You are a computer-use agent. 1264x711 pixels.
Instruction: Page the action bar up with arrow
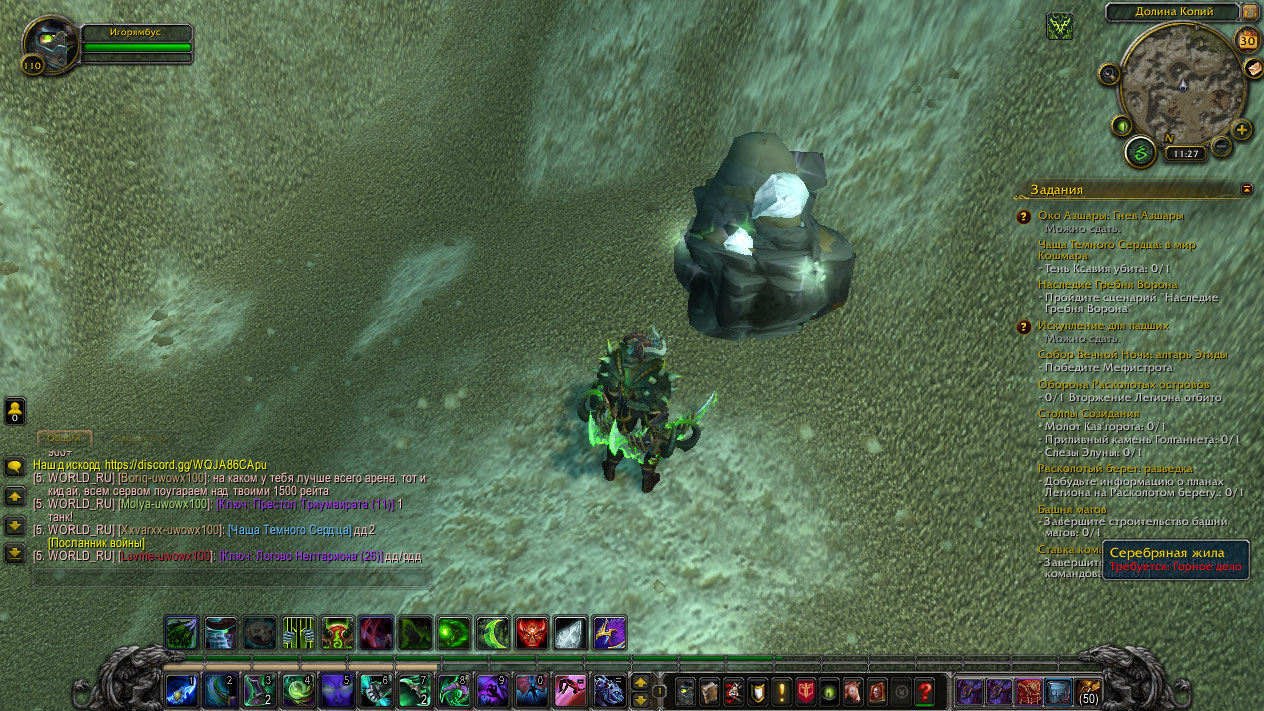click(640, 682)
